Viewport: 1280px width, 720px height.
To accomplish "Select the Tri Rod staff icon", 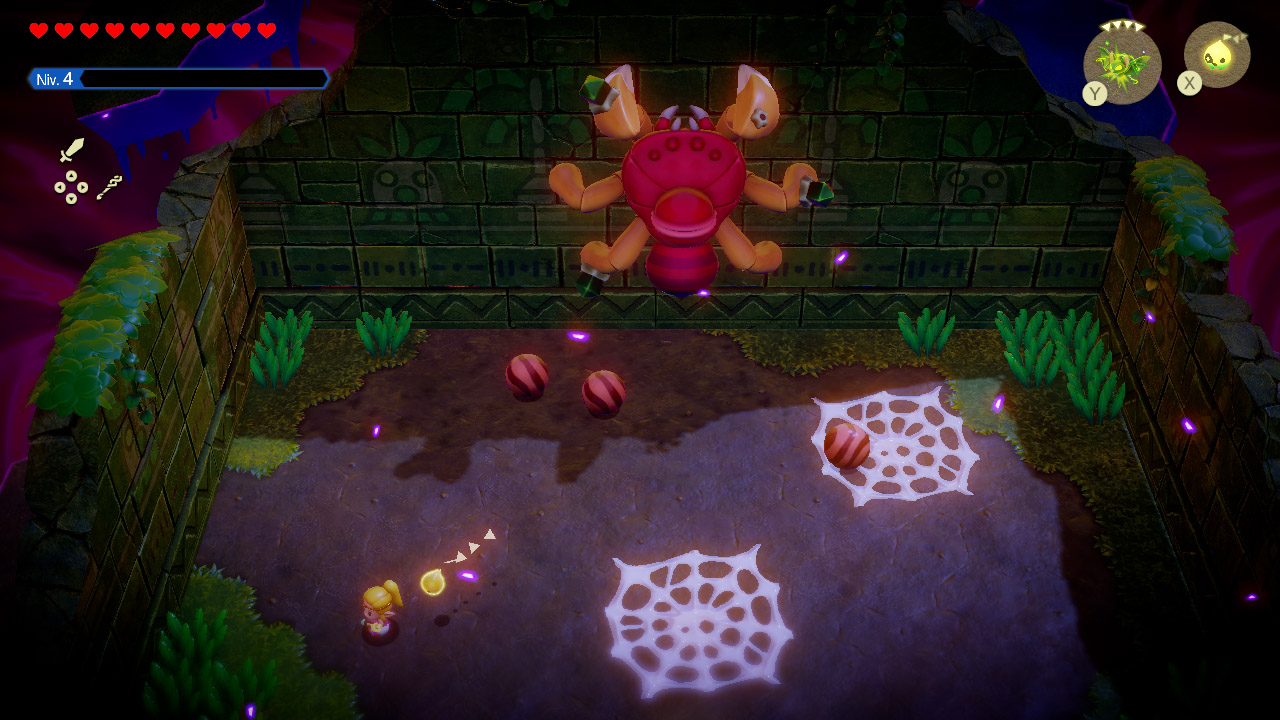I will tap(110, 187).
